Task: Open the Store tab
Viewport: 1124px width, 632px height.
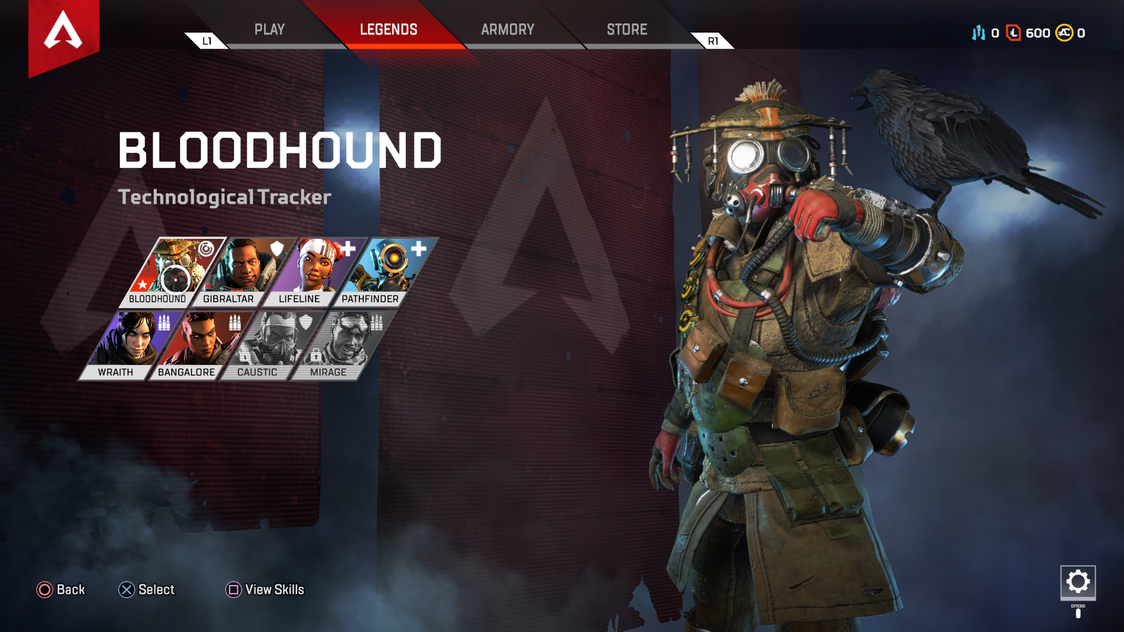Action: (627, 30)
